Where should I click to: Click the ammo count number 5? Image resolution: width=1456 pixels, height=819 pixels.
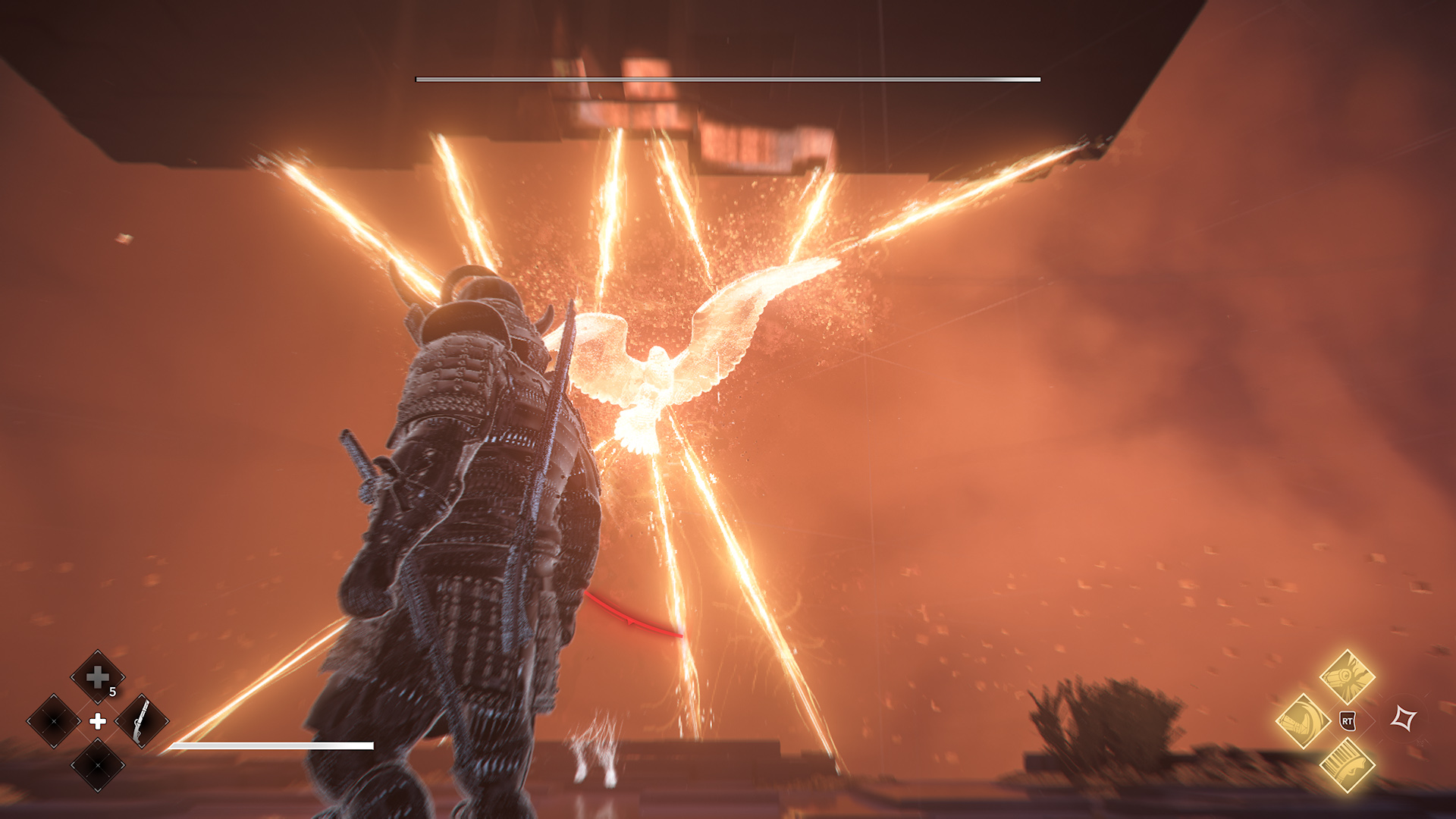tap(112, 691)
